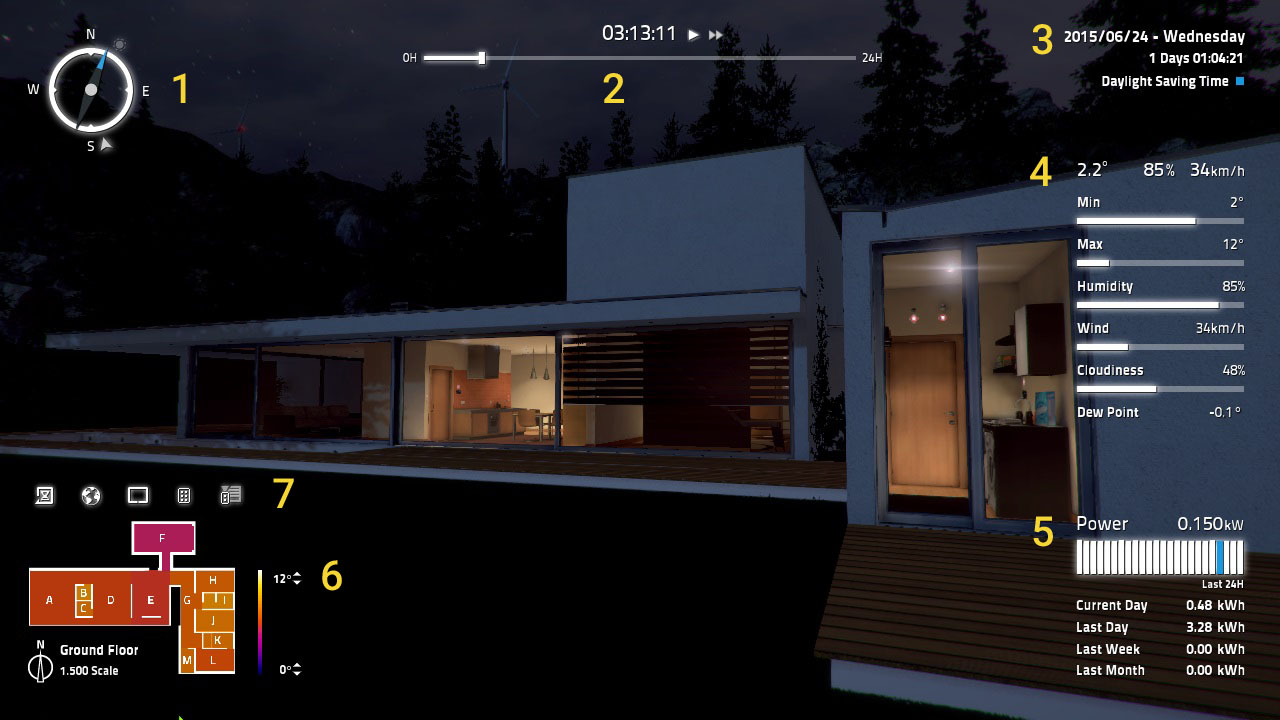The height and width of the screenshot is (720, 1280).
Task: Open the hourglass icon in the toolbar
Action: pos(44,495)
